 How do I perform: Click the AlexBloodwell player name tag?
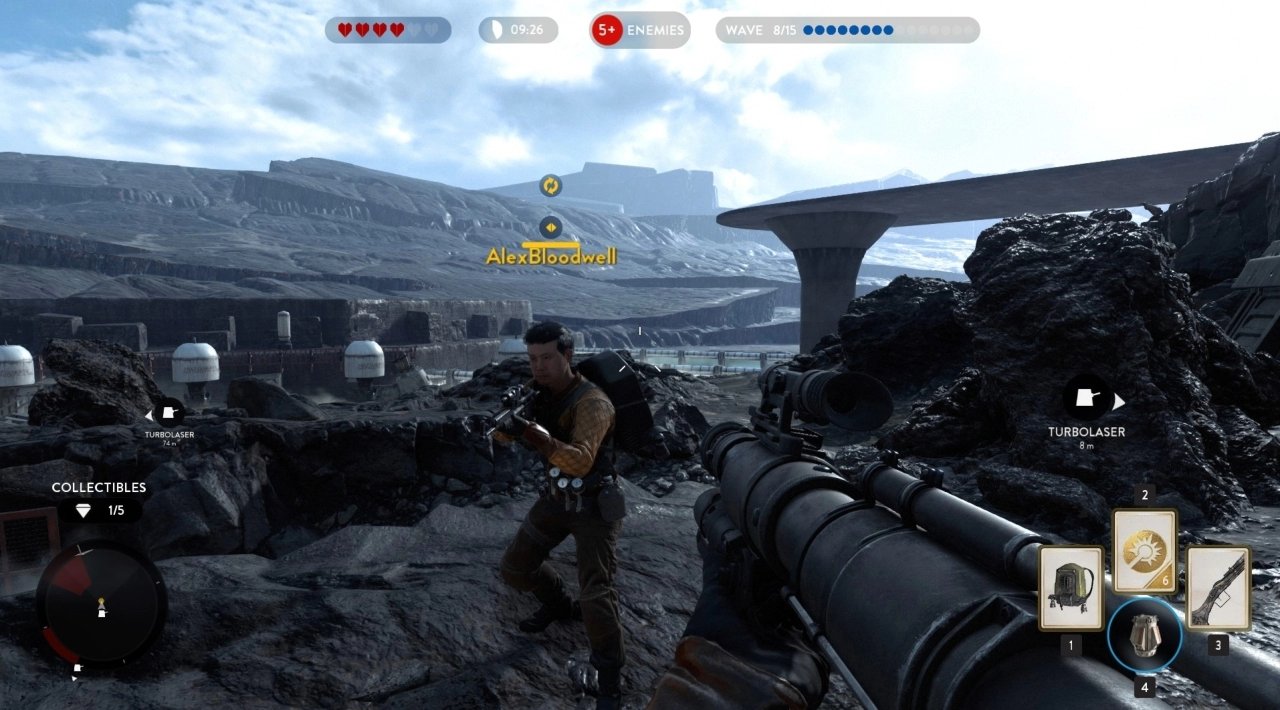click(551, 257)
